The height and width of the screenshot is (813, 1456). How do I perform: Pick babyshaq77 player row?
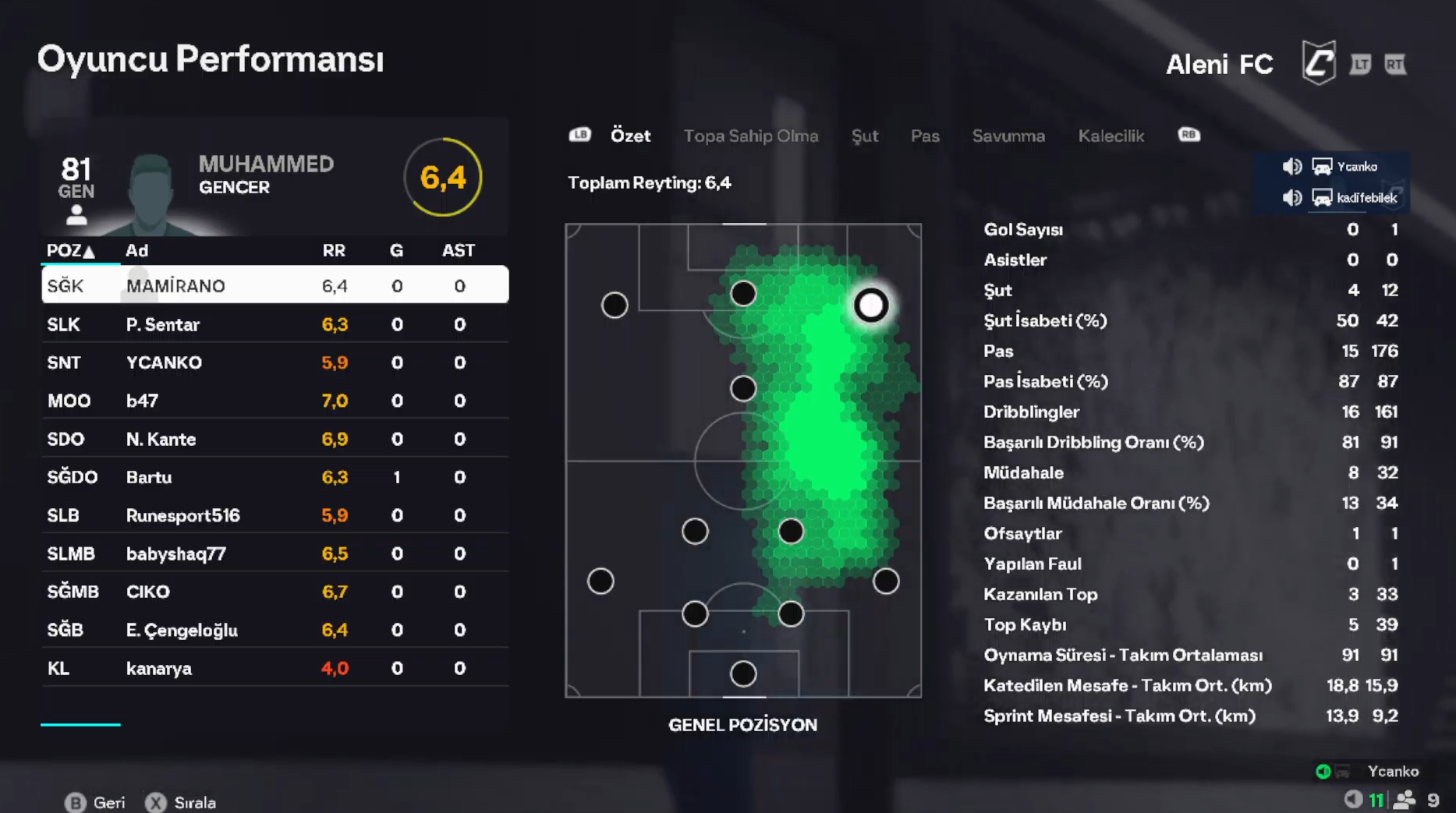(x=275, y=553)
